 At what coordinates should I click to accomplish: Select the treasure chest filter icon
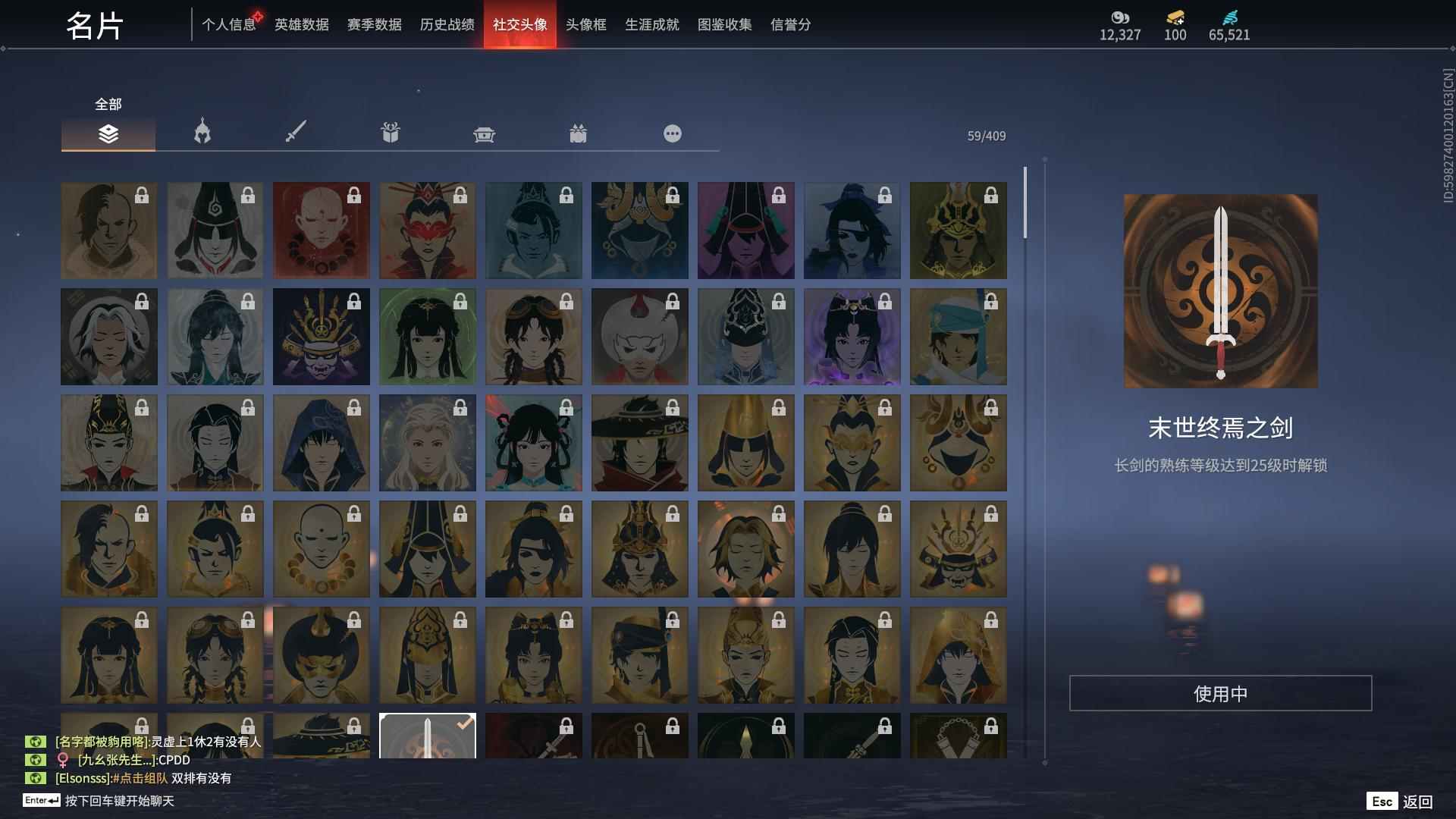484,133
